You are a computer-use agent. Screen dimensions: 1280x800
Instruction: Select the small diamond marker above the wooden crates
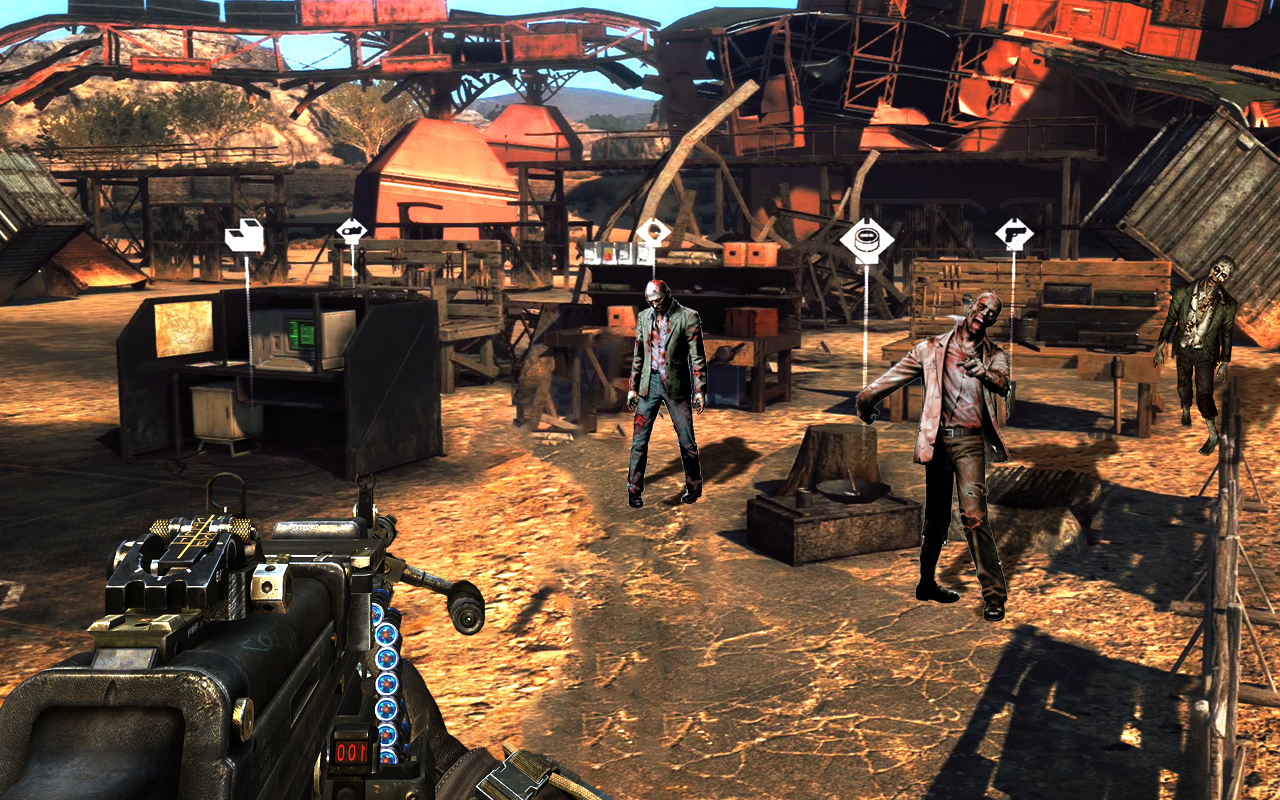[351, 231]
